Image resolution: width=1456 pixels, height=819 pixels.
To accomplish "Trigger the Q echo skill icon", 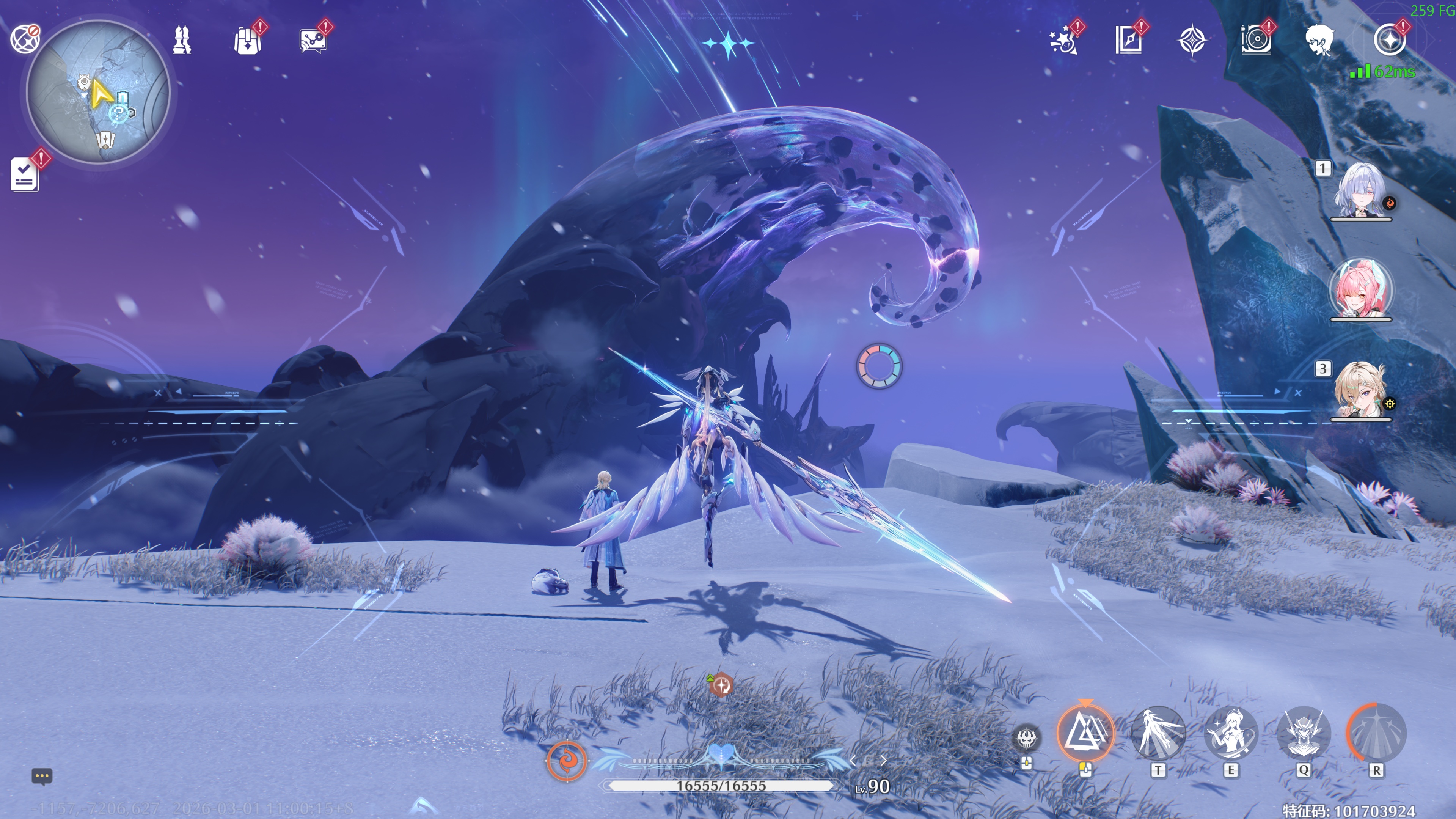I will (x=1304, y=734).
